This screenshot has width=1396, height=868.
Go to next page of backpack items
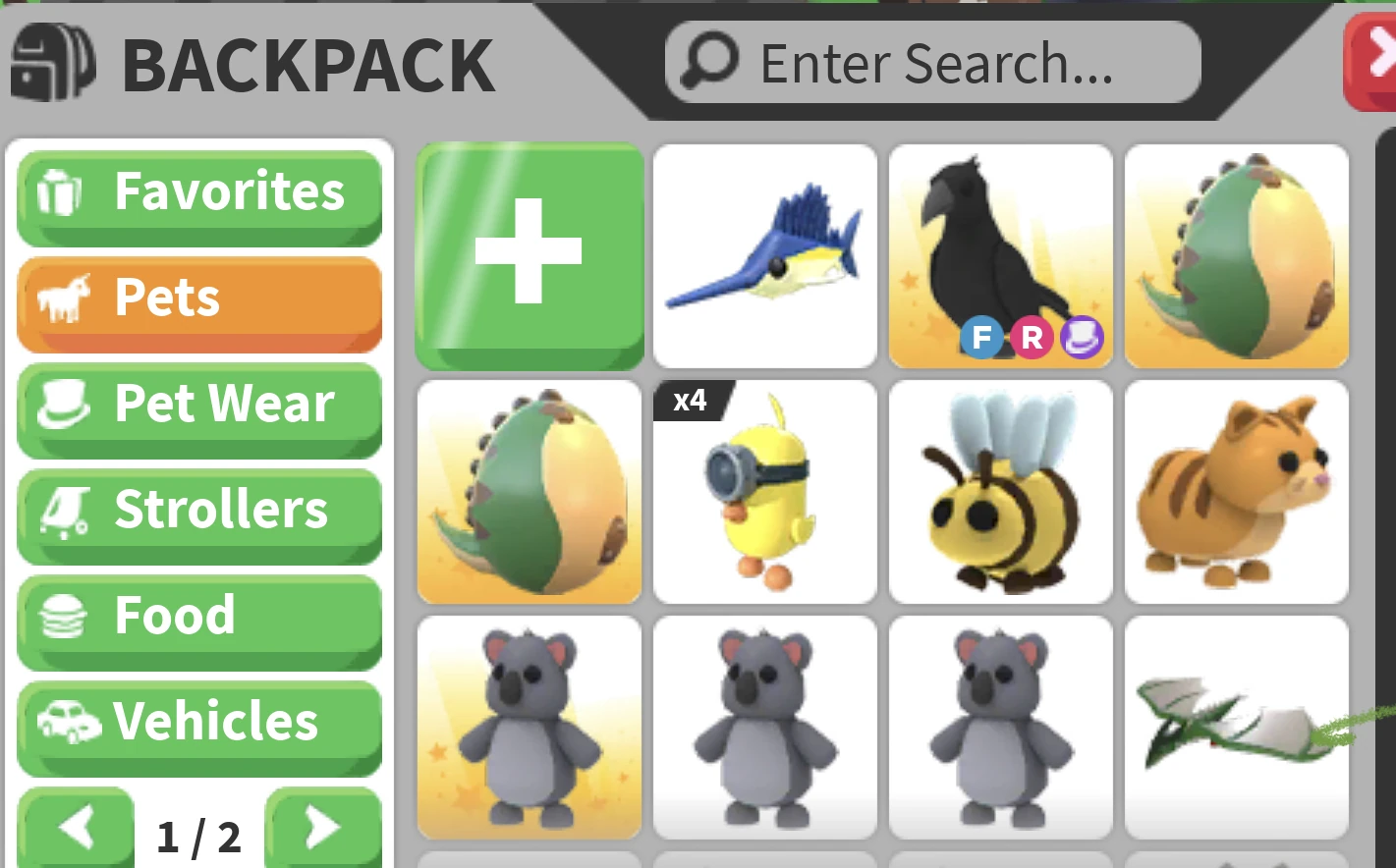[321, 831]
